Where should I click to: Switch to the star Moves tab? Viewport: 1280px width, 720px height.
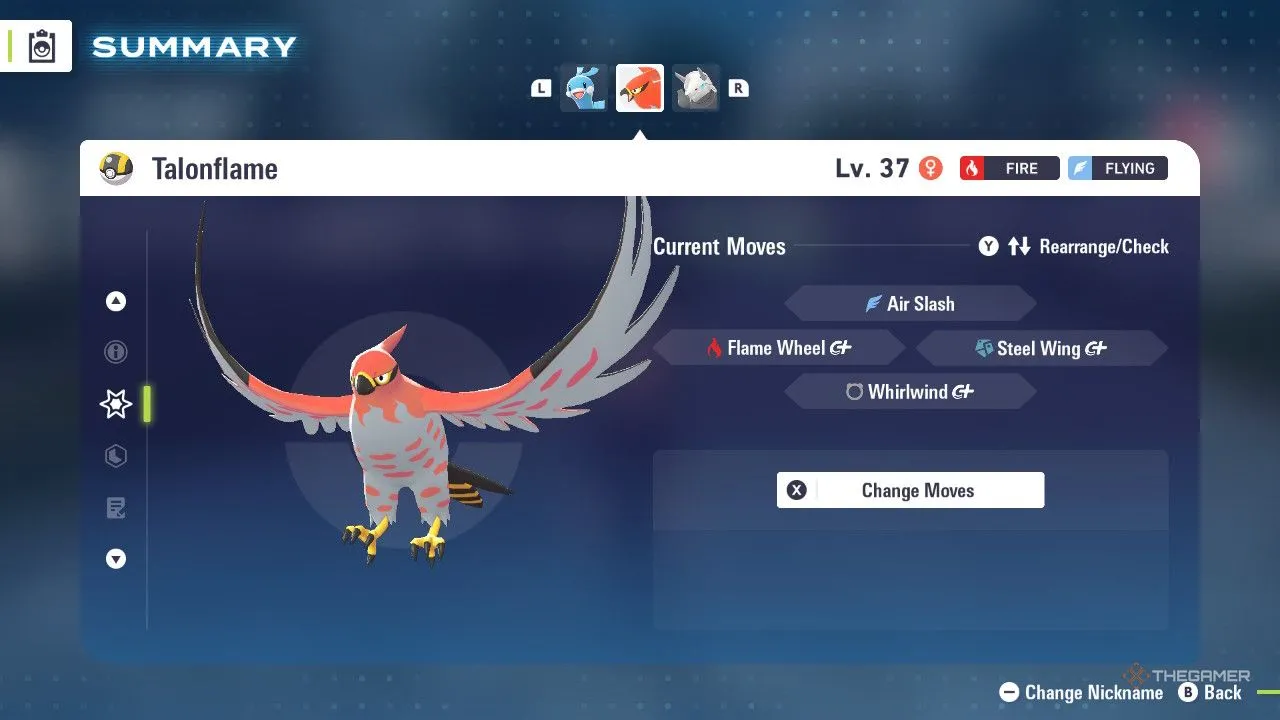coord(115,404)
